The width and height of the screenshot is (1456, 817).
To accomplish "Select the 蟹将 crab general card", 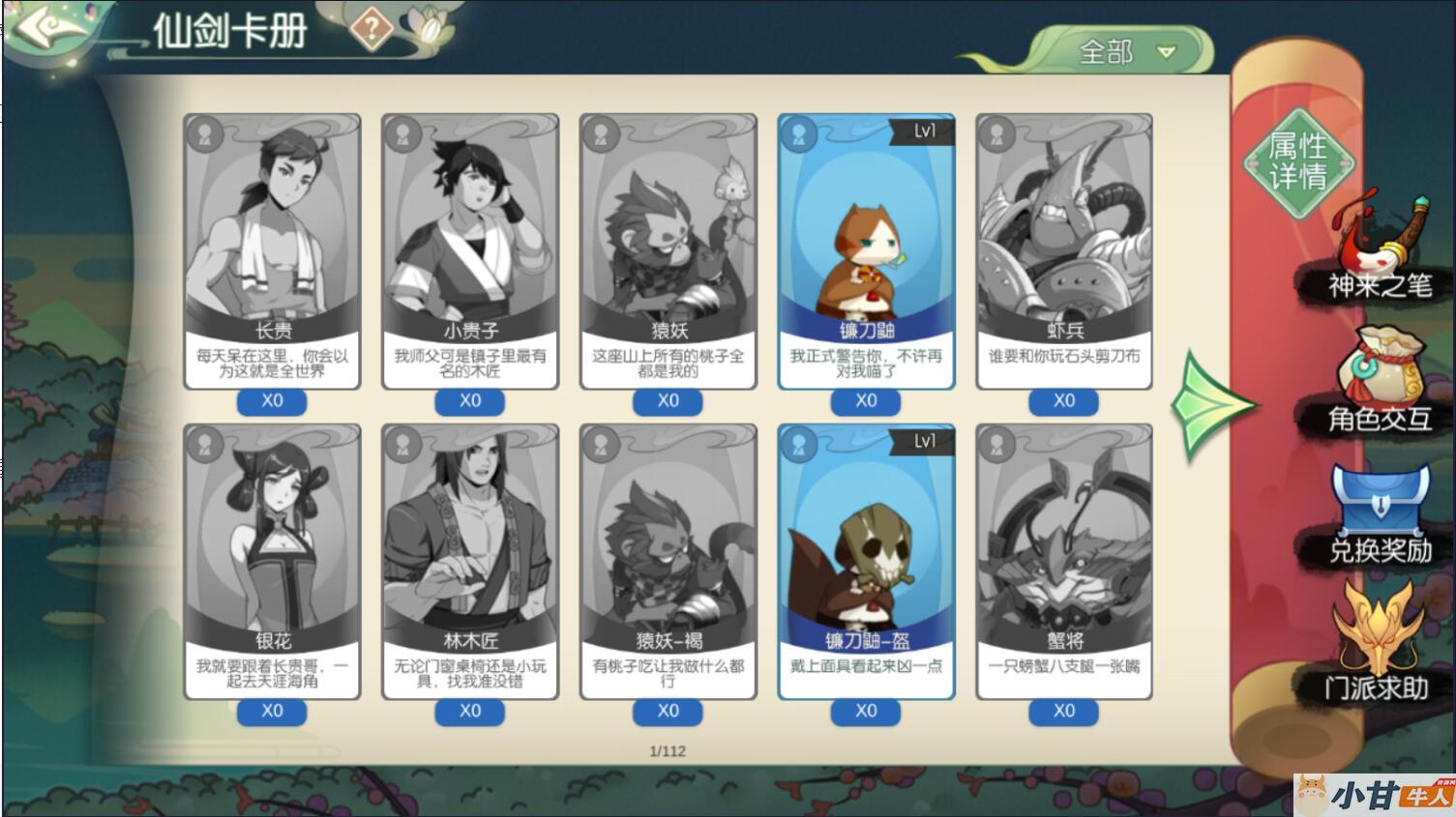I will pos(1064,559).
